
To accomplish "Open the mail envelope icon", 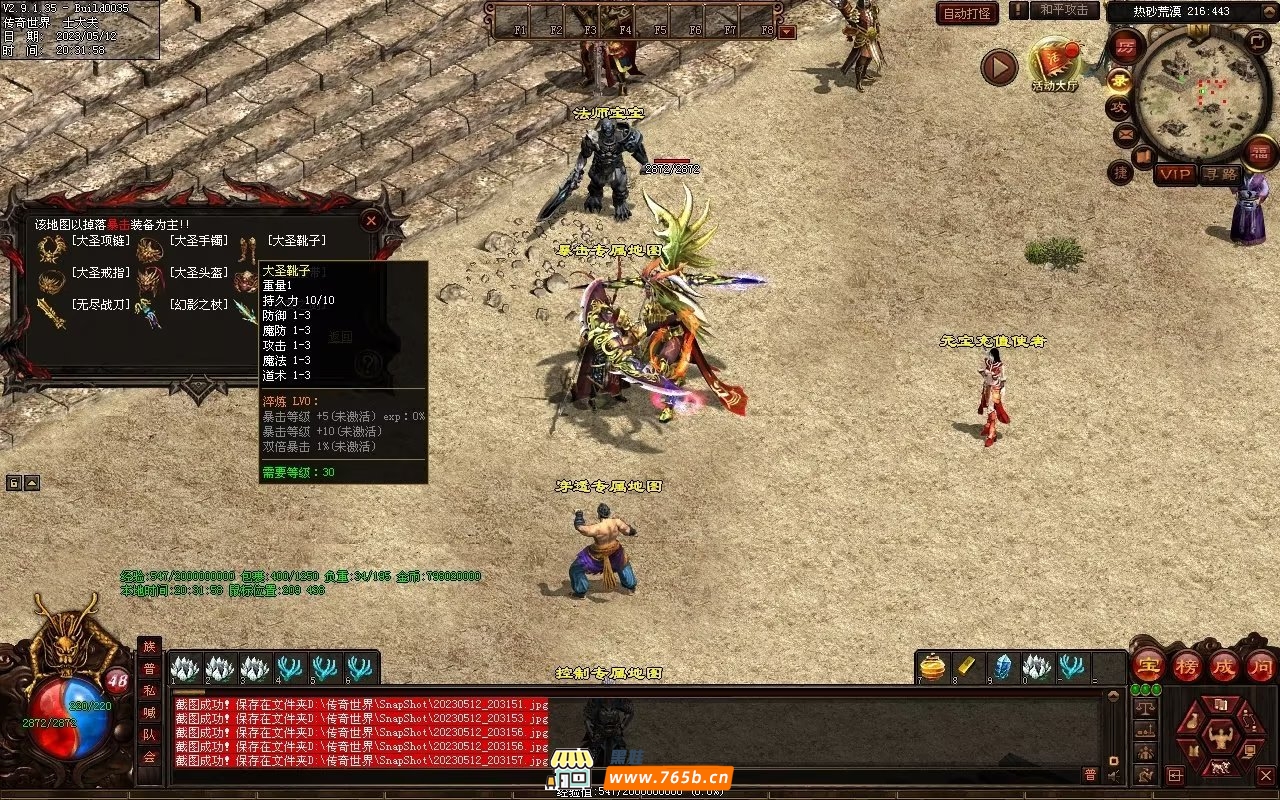I will click(1125, 133).
